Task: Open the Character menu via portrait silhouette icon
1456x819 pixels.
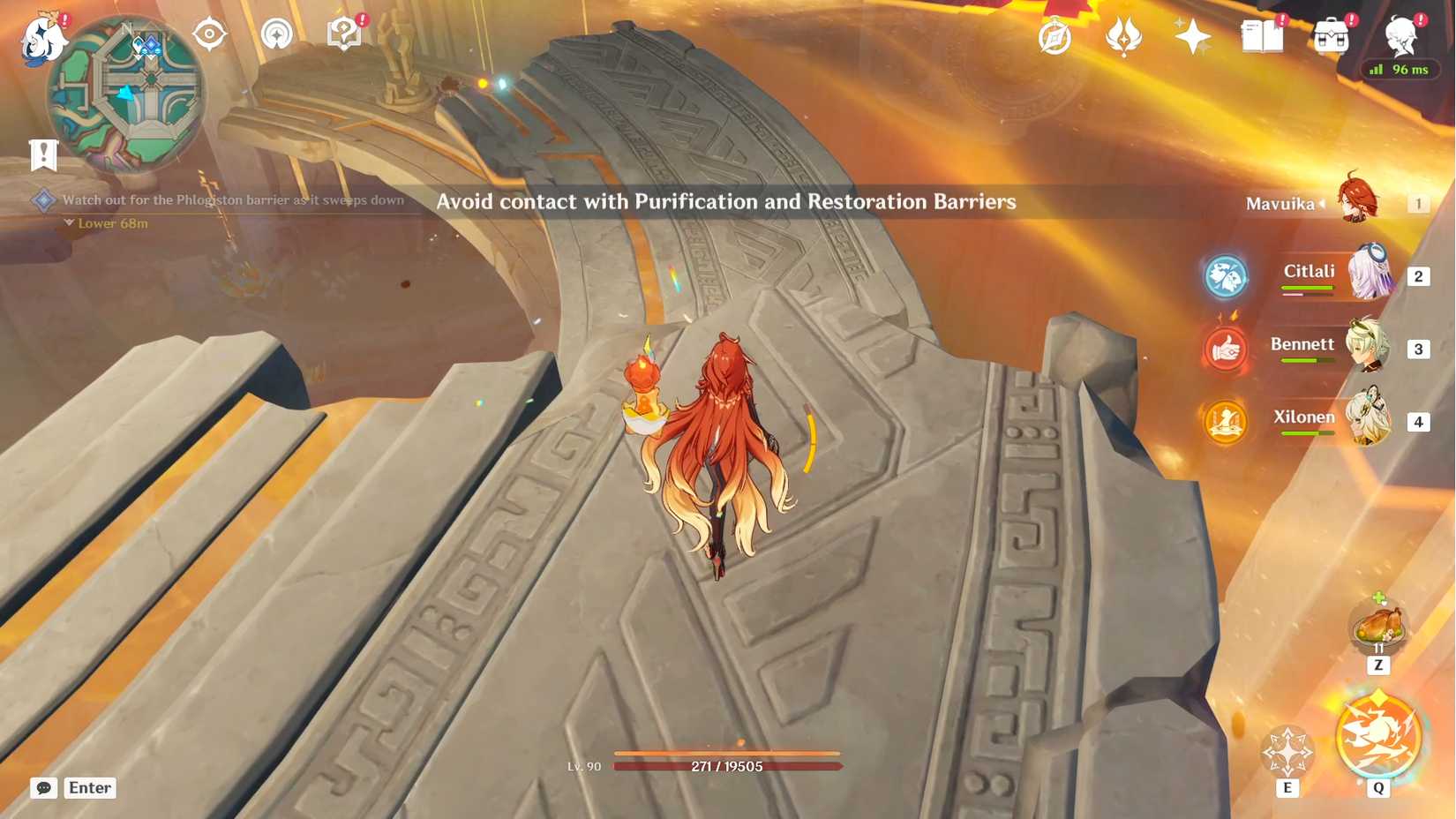Action: pos(1400,36)
